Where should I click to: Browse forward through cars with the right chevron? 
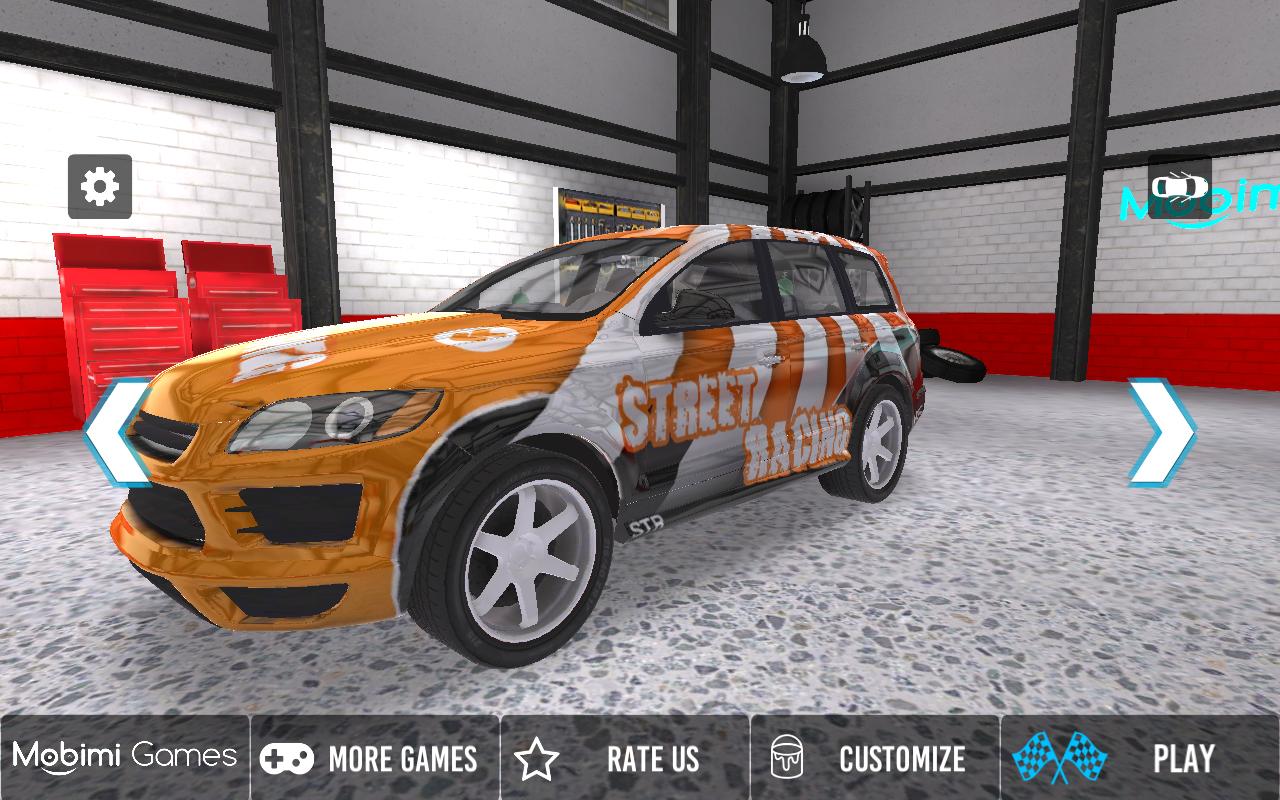click(1163, 430)
